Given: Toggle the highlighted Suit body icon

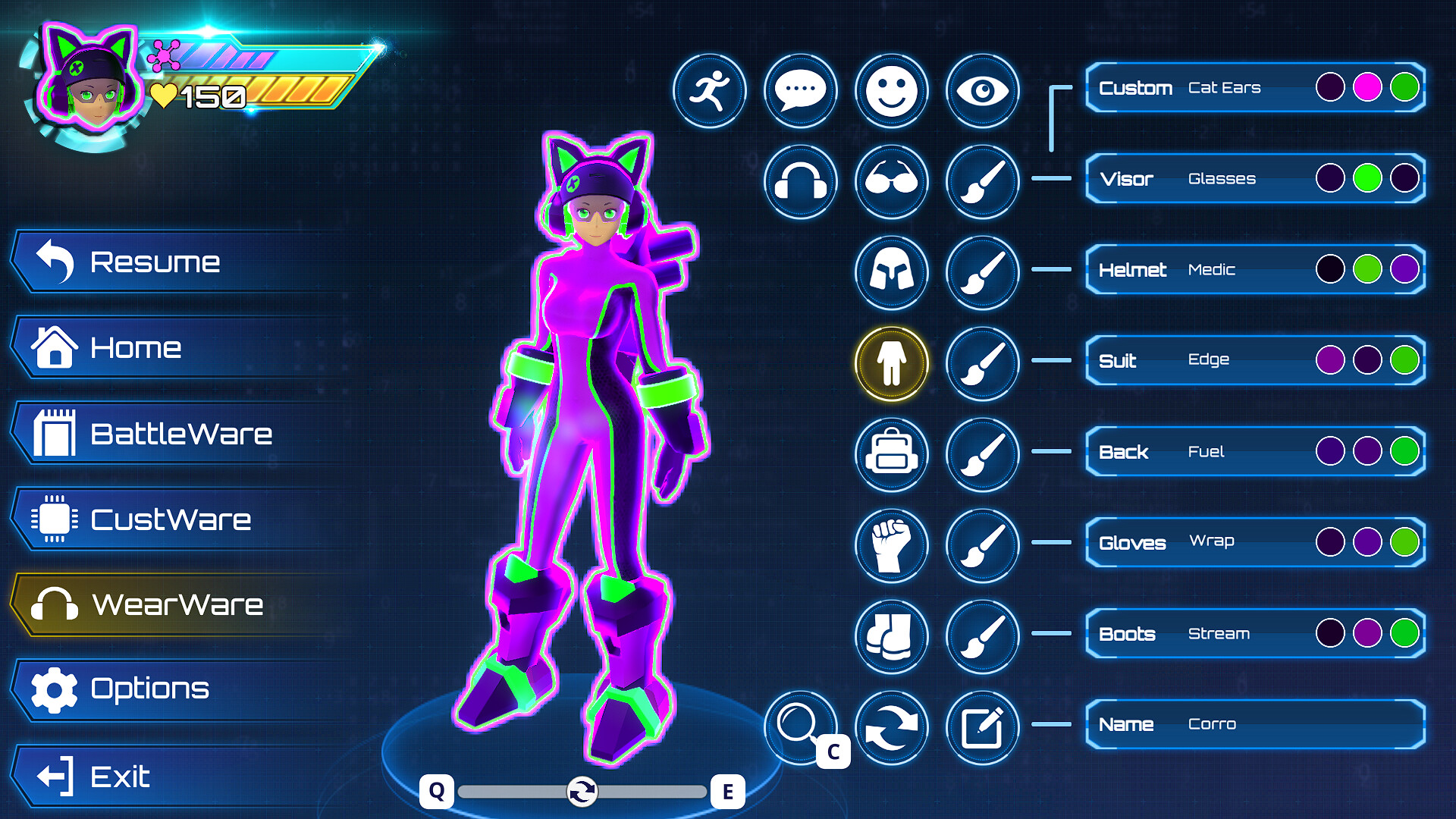Looking at the screenshot, I should click(891, 363).
